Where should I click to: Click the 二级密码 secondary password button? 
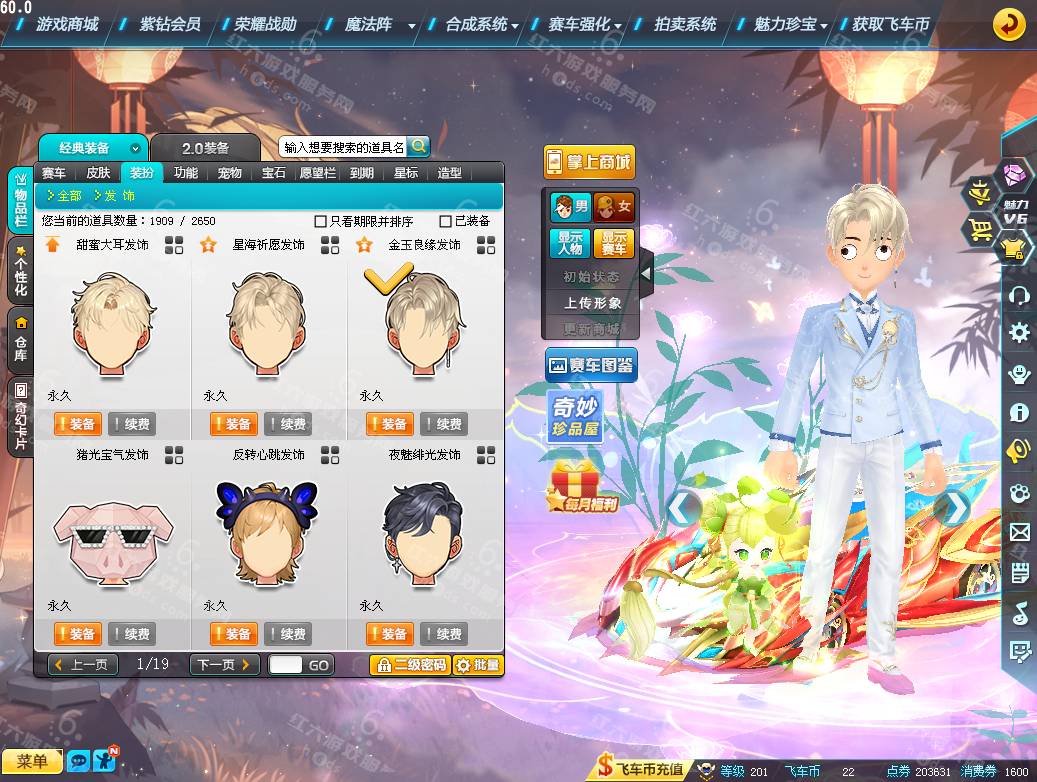point(410,665)
